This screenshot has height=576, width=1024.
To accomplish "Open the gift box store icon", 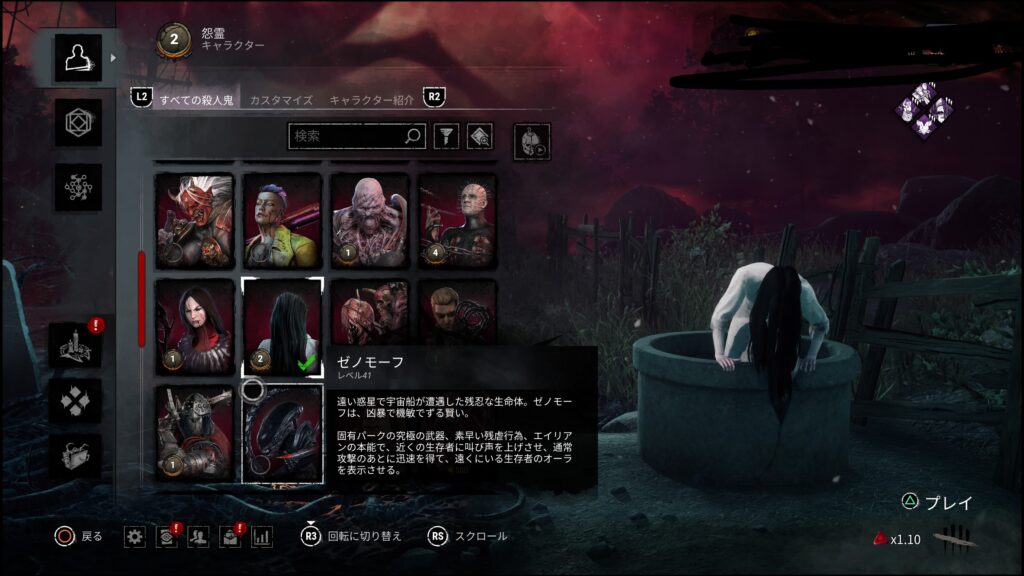I will [x=77, y=455].
